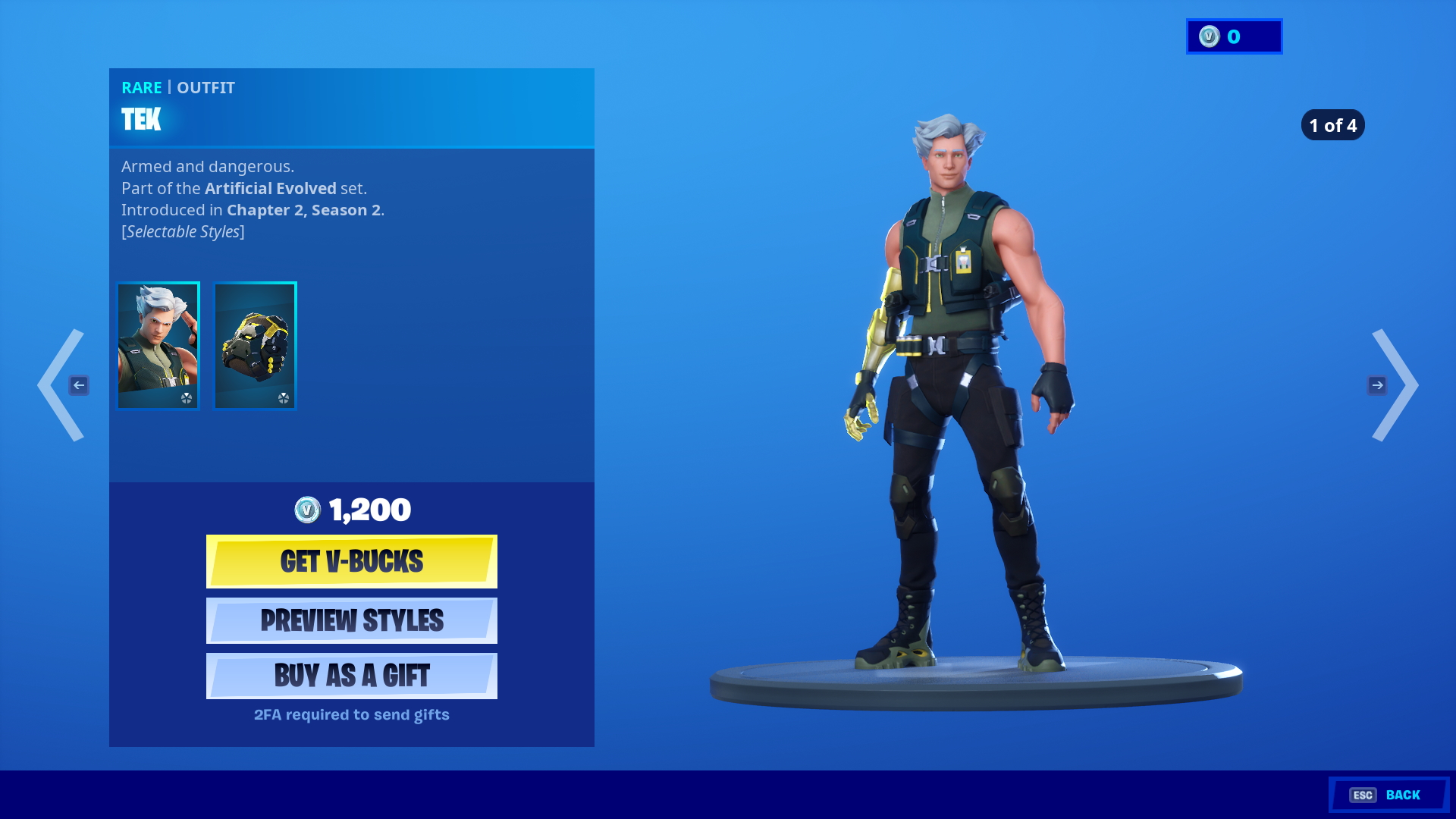Click the 2FA required to send gifts text
The height and width of the screenshot is (819, 1456).
(351, 714)
